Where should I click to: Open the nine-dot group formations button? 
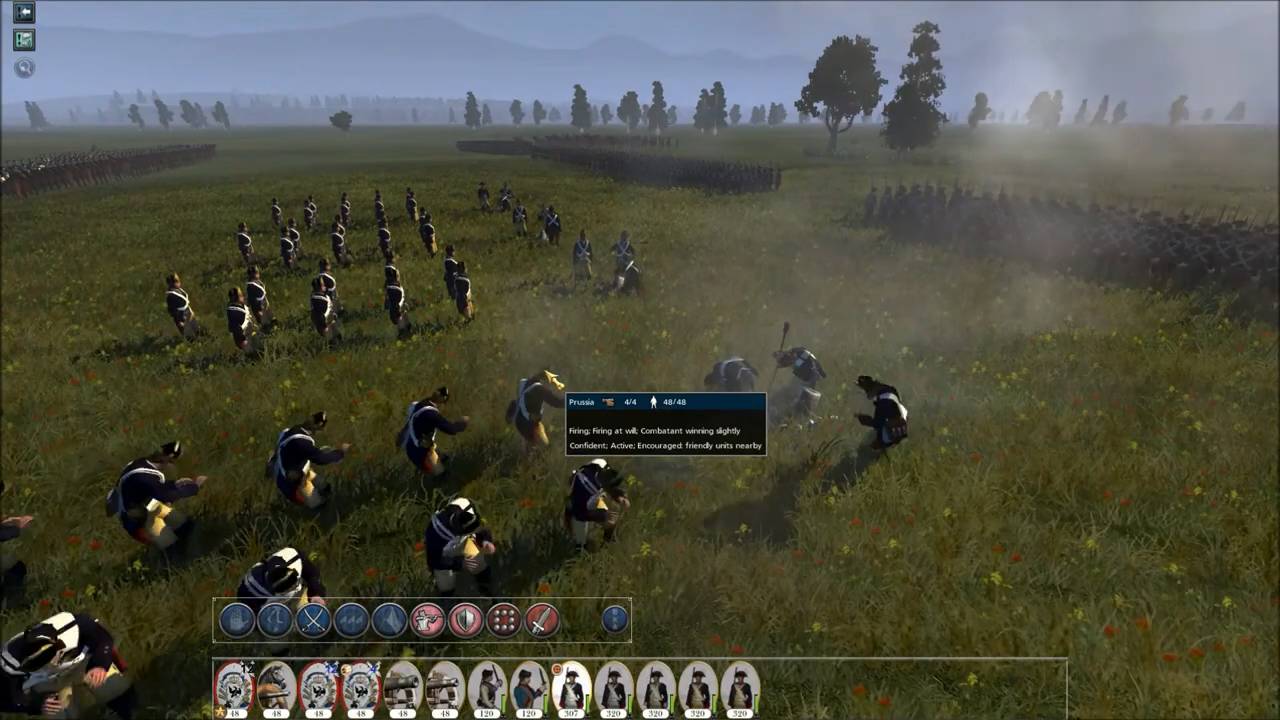pyautogui.click(x=504, y=620)
